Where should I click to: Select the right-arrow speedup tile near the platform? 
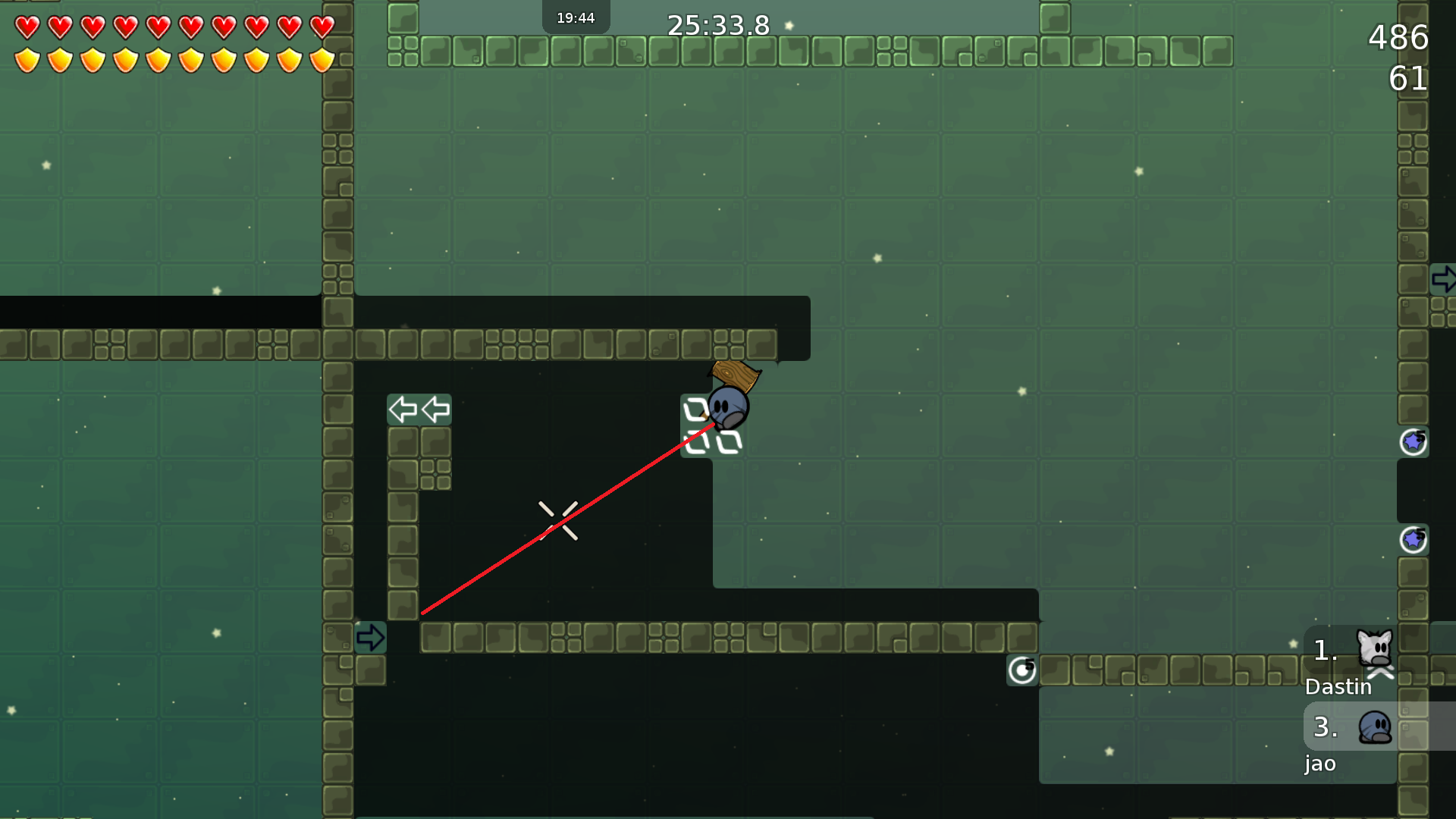[x=371, y=638]
